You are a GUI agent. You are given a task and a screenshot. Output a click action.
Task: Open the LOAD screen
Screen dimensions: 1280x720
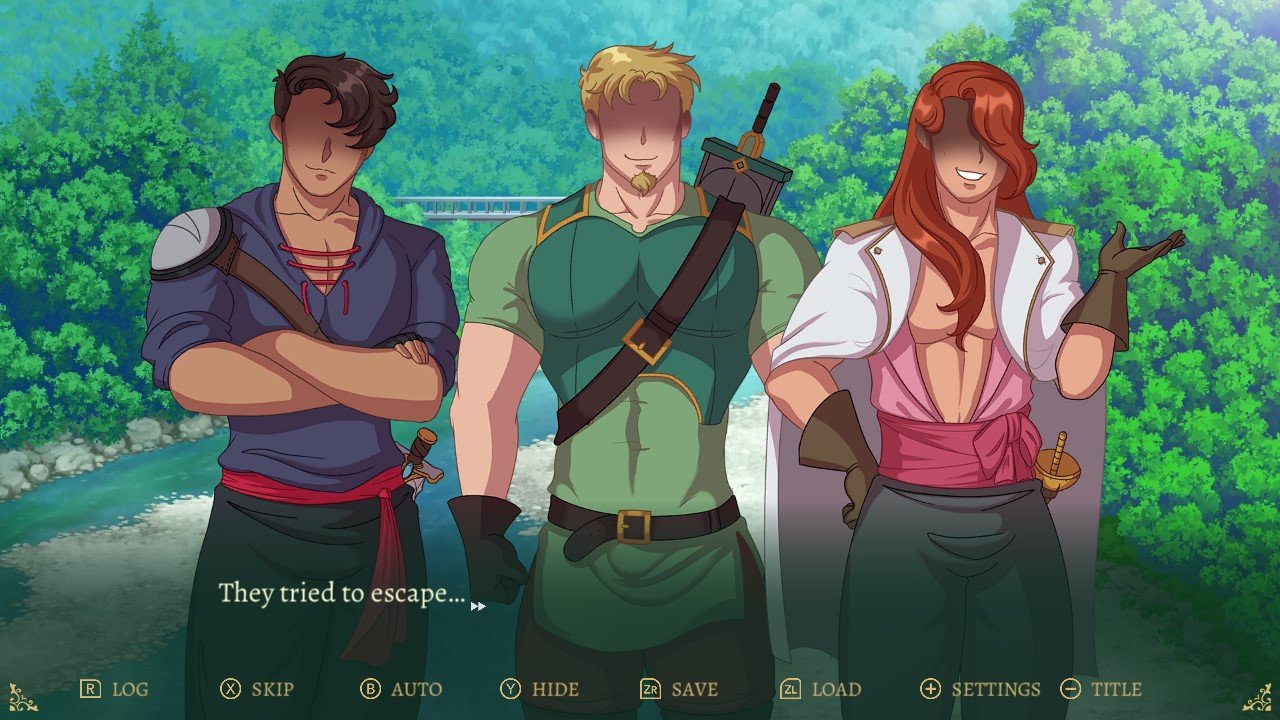(x=836, y=689)
